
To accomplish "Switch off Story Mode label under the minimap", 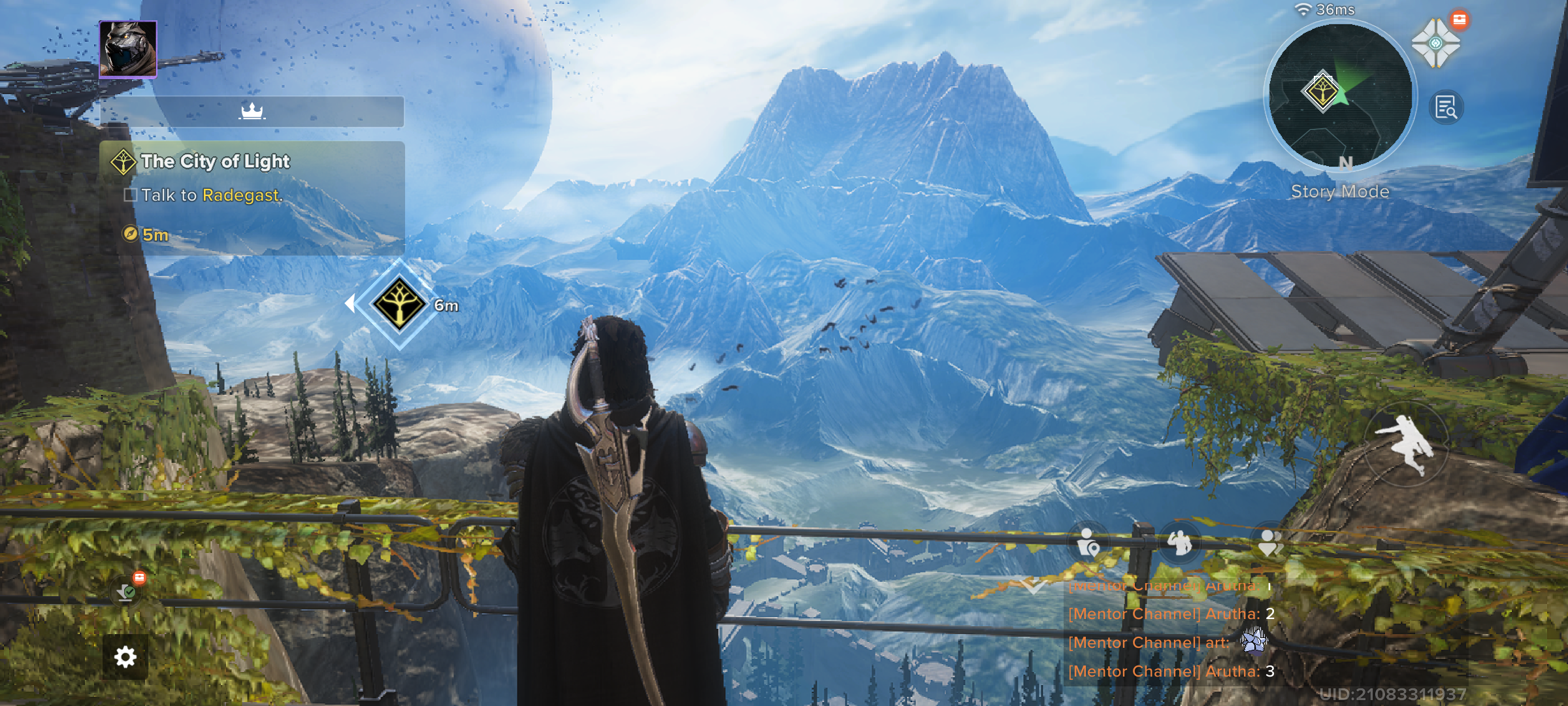I will (1340, 192).
